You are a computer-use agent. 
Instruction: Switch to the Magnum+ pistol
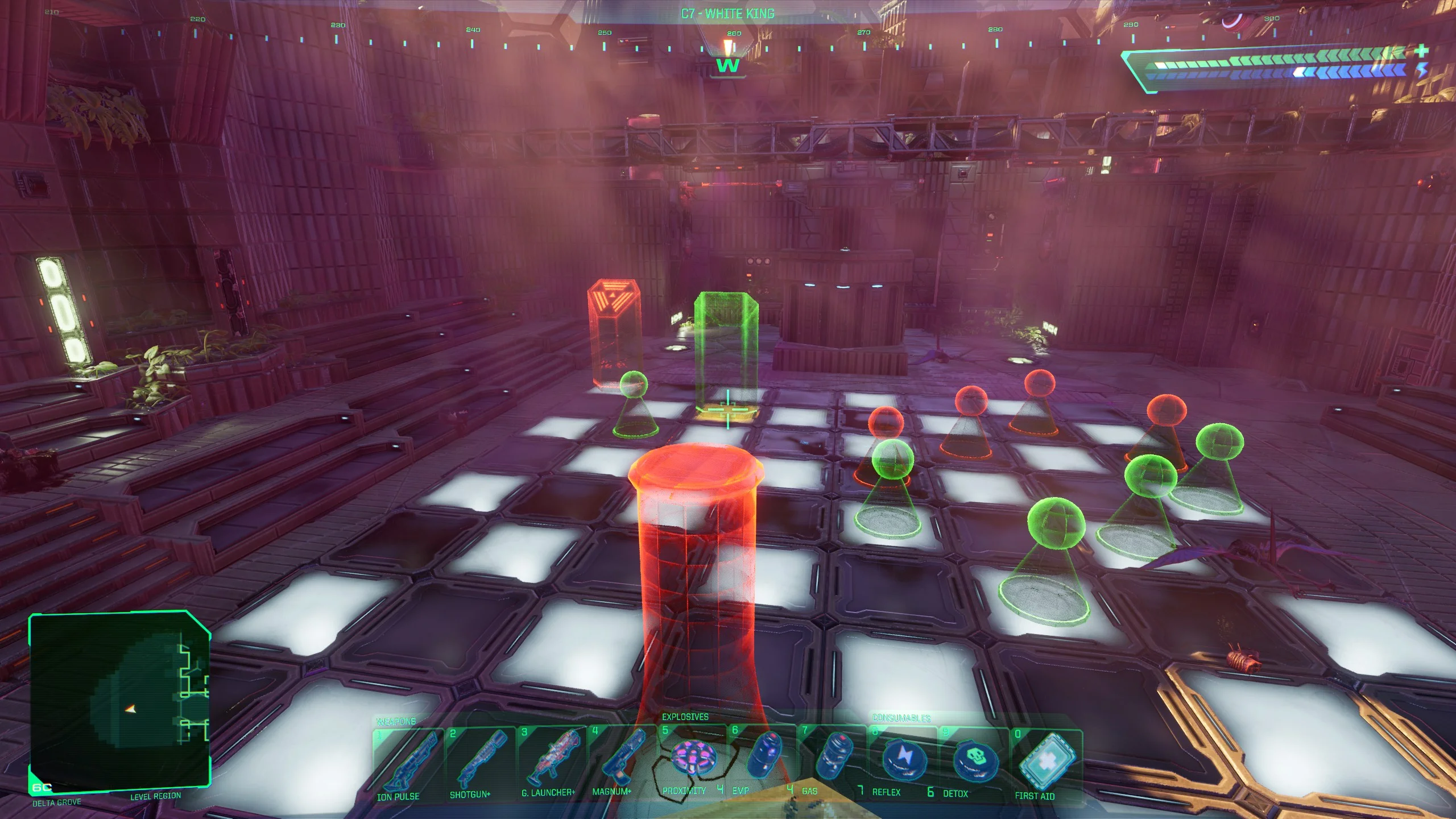point(621,758)
